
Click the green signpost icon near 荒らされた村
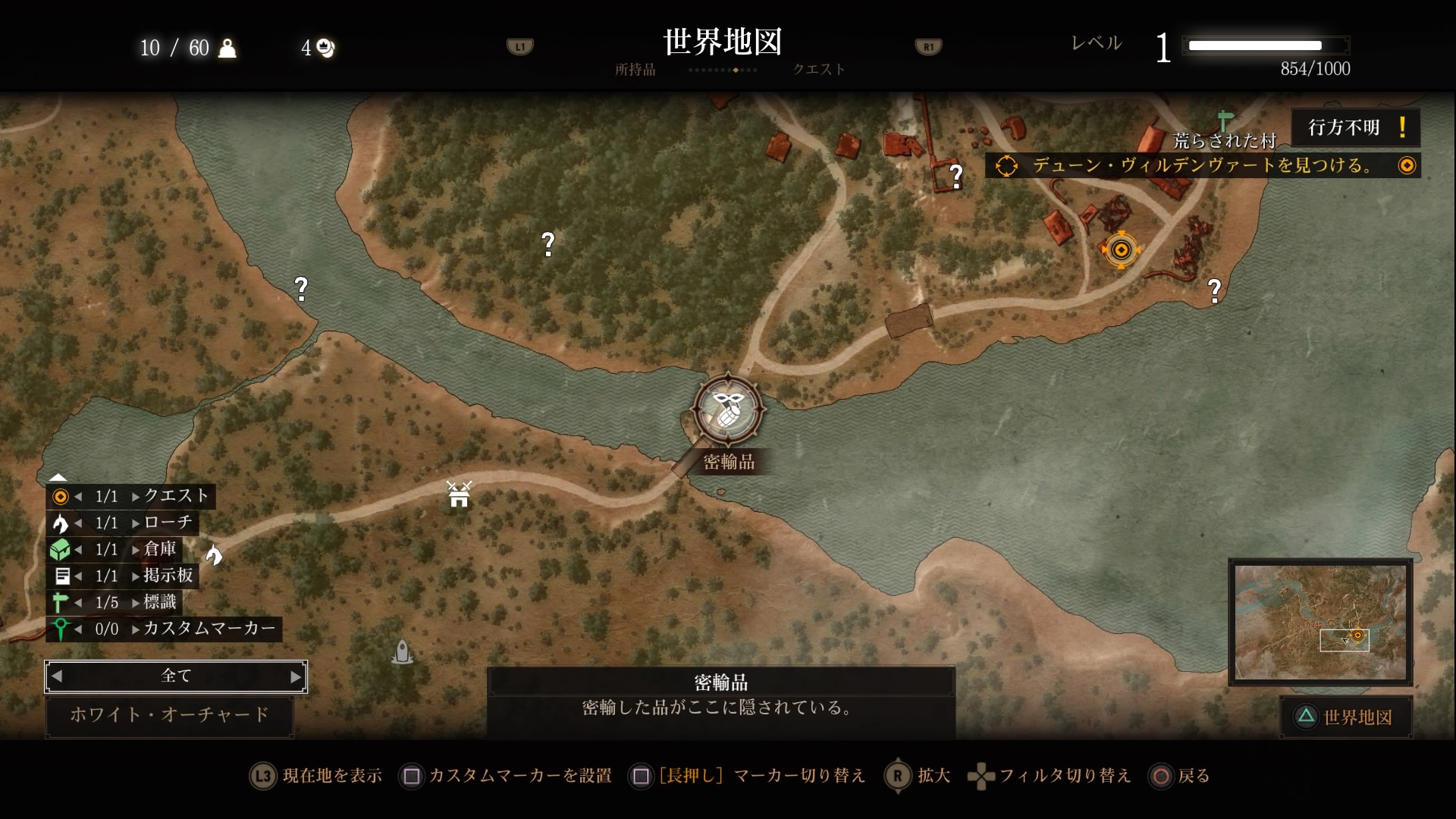point(1225,120)
